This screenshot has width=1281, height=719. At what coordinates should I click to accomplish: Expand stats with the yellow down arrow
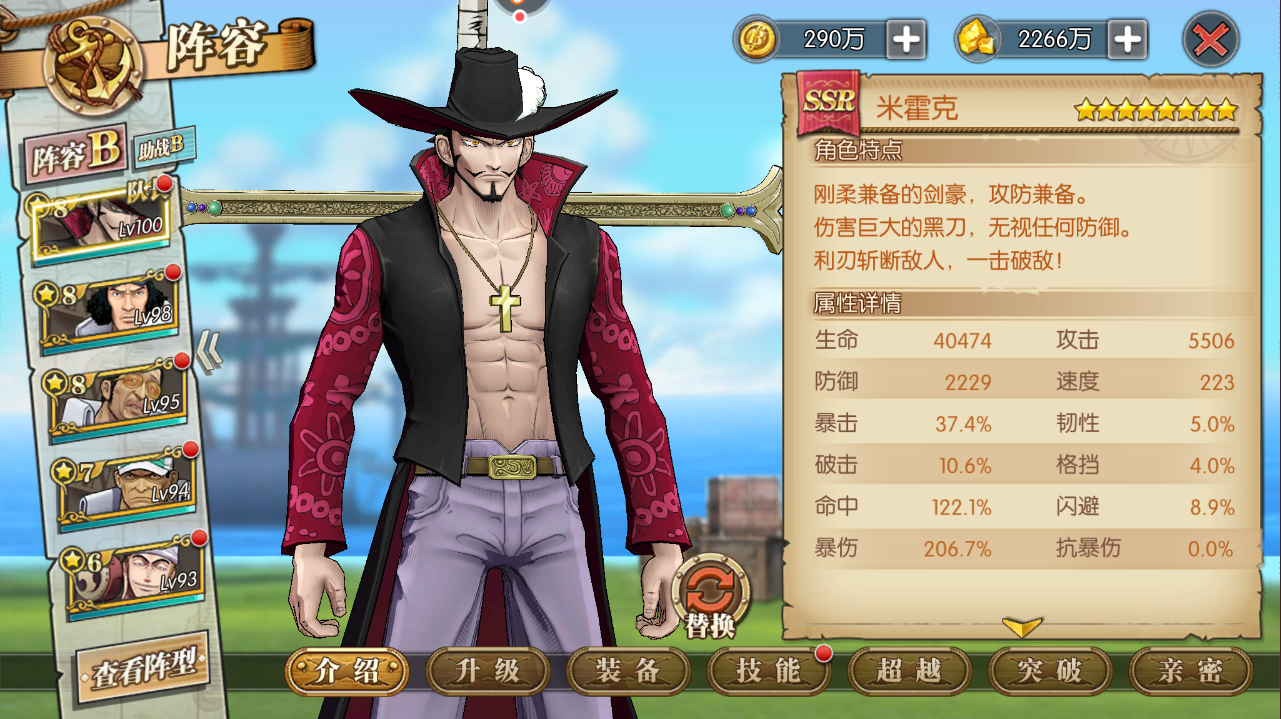click(1022, 627)
